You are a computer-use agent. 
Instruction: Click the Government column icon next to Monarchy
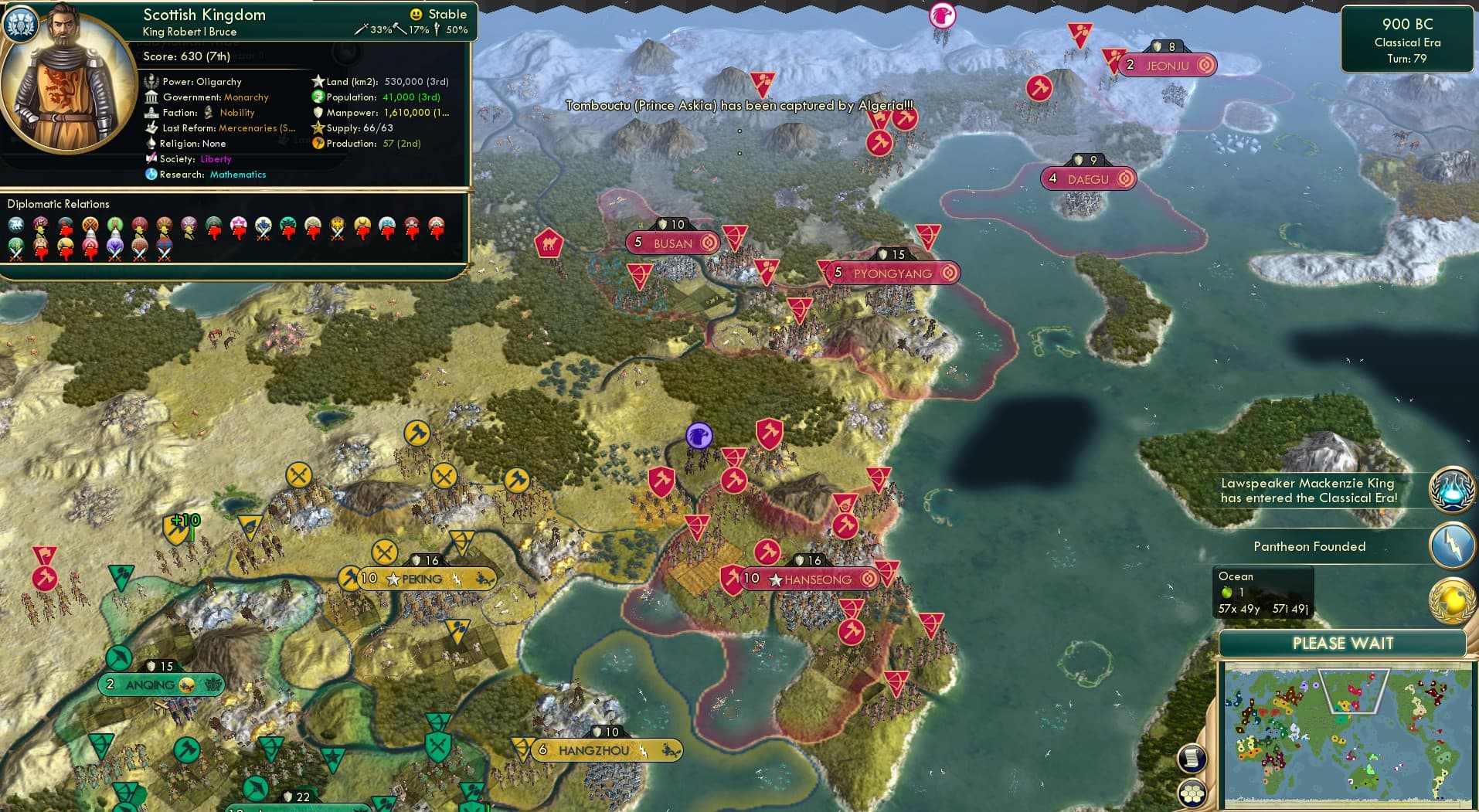click(152, 97)
